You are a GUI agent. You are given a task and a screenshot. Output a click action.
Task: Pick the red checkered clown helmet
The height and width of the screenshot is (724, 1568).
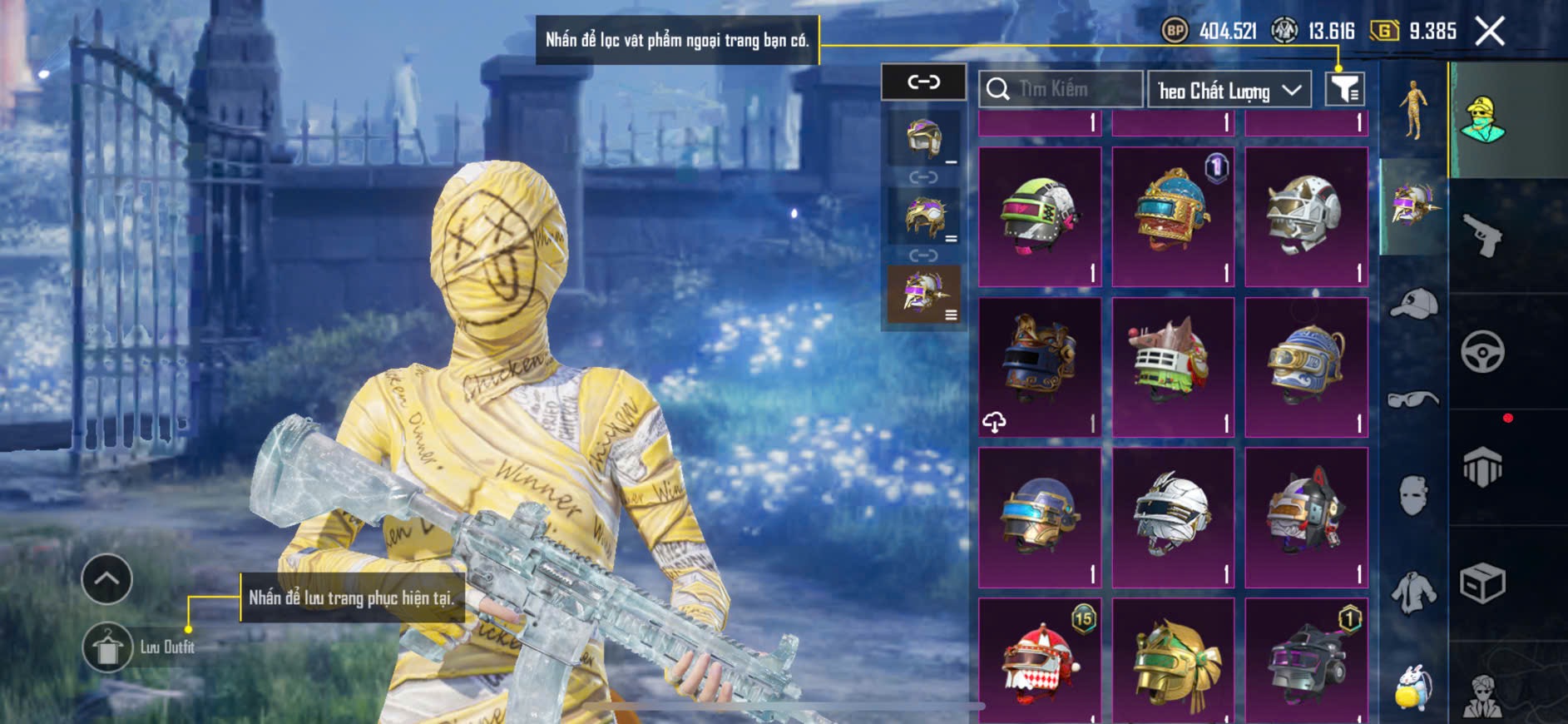coord(1040,662)
